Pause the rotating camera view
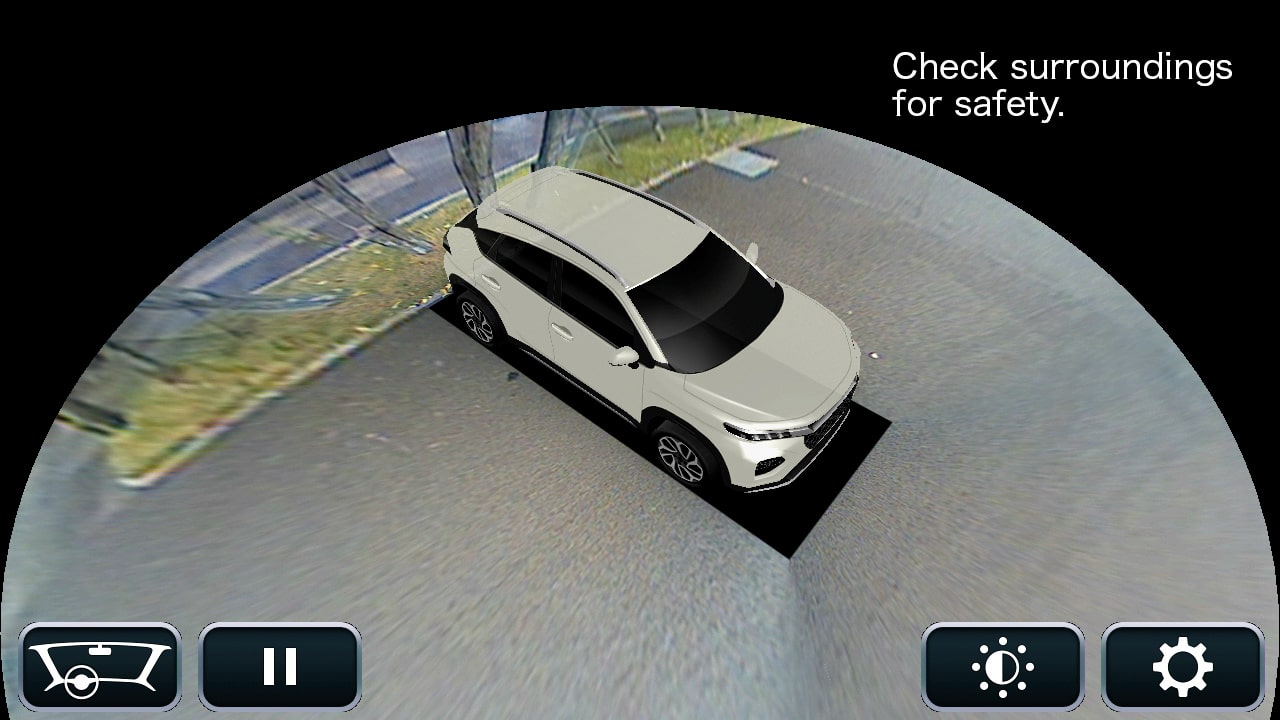The image size is (1280, 720). tap(280, 666)
